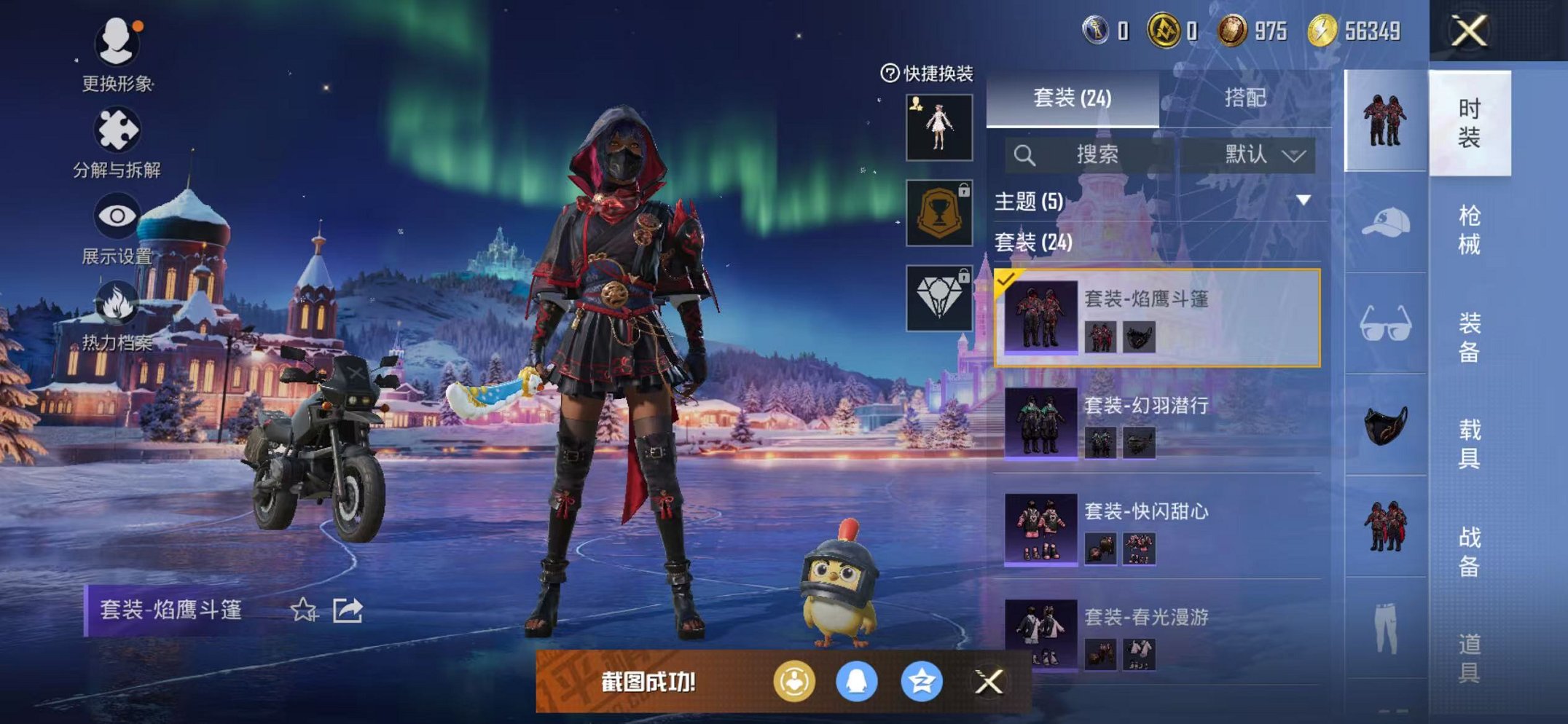Viewport: 1568px width, 724px height.
Task: Expand the 主题 (5) section
Action: pyautogui.click(x=1303, y=200)
